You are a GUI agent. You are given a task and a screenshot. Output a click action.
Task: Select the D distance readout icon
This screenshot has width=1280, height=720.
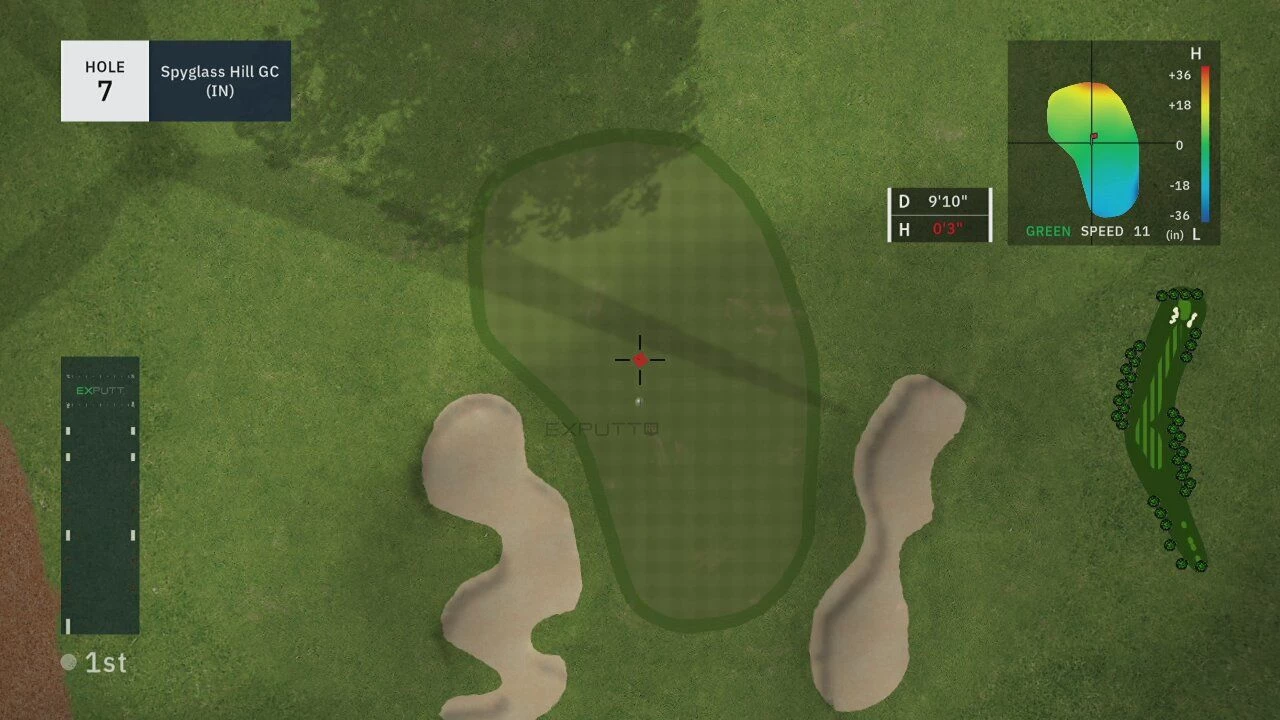point(903,199)
